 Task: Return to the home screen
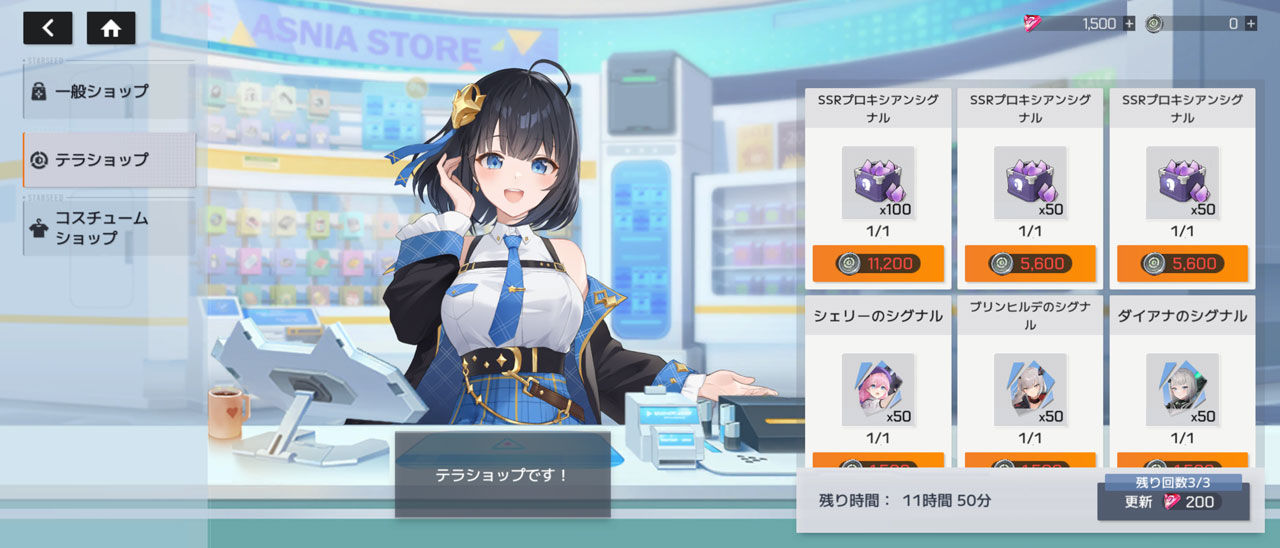click(x=111, y=28)
